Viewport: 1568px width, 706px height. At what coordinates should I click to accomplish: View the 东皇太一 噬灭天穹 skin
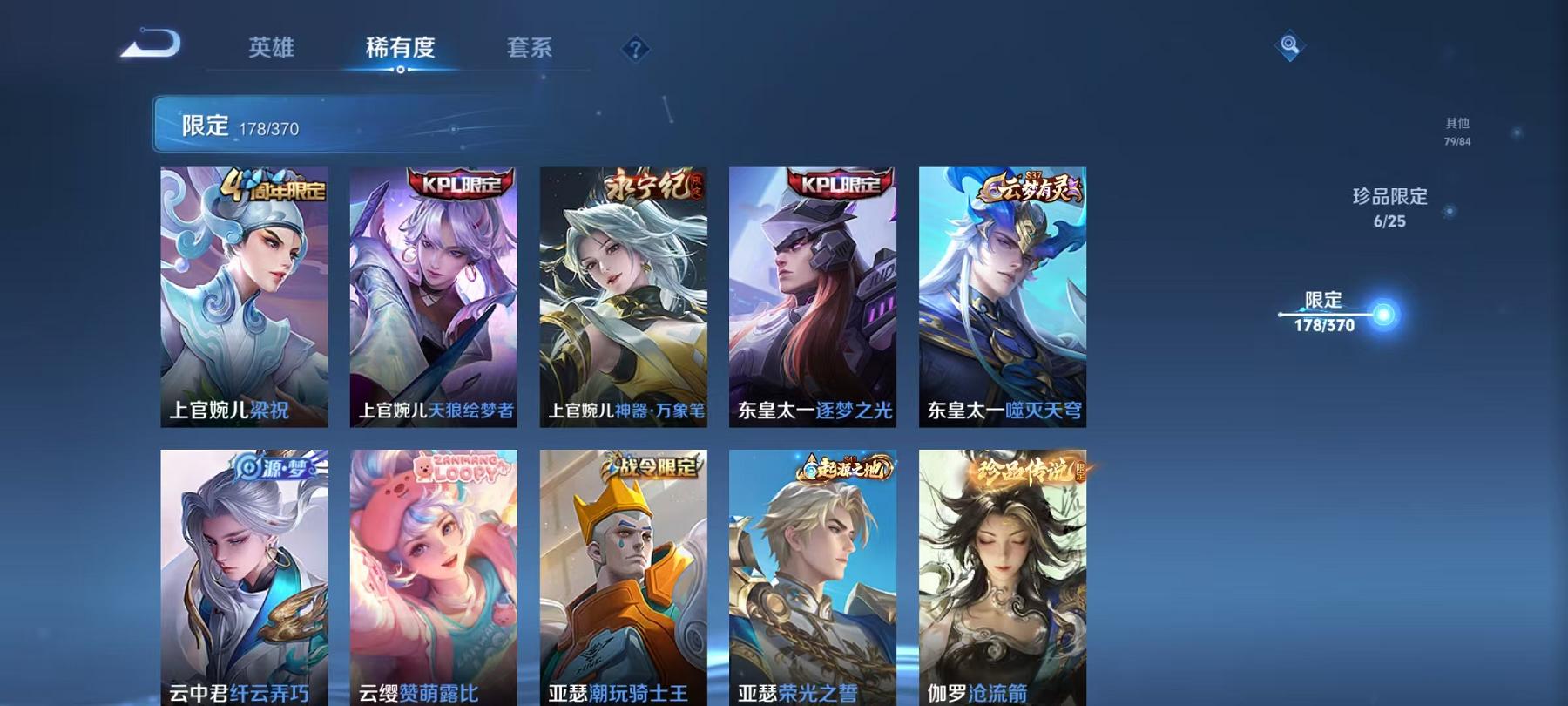pos(1004,296)
